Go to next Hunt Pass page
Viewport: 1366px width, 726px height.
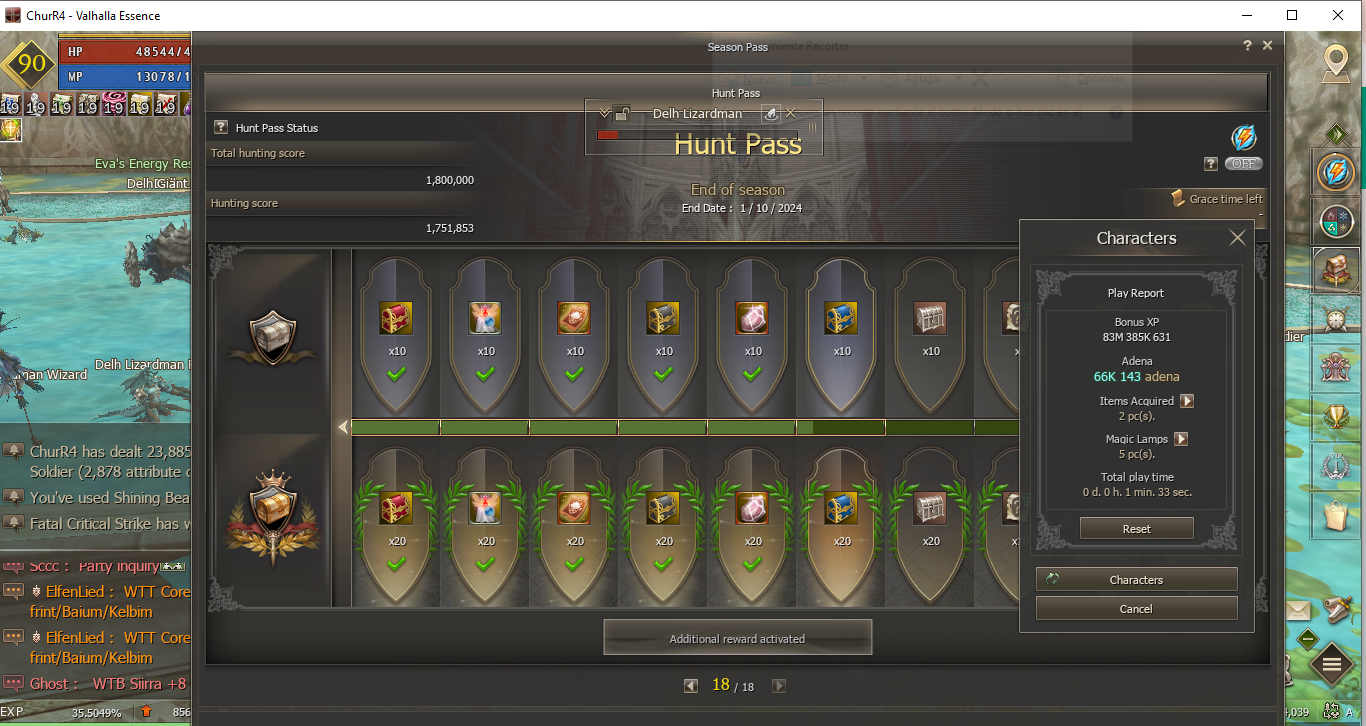(x=779, y=686)
